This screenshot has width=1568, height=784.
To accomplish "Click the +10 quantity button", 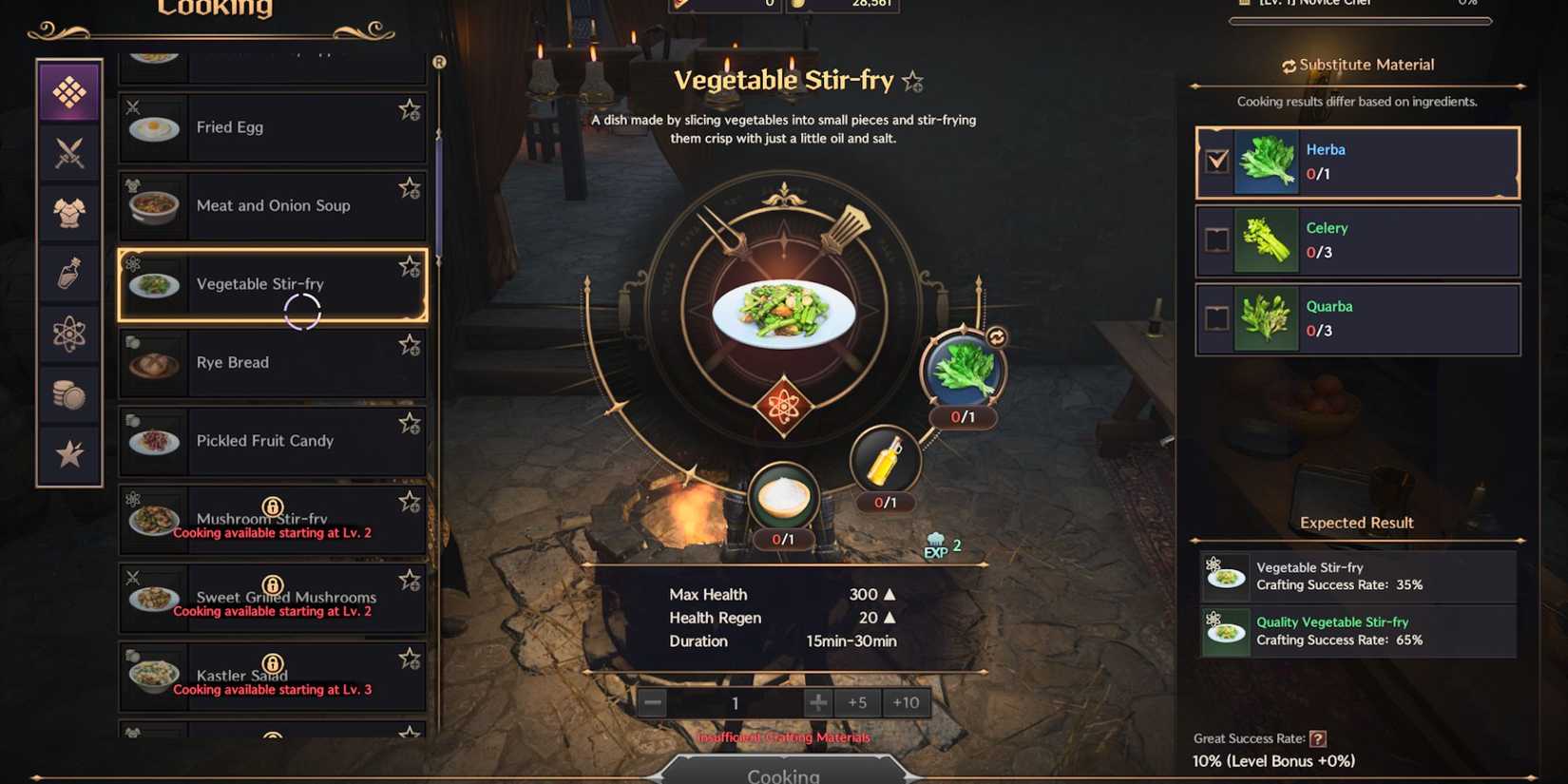I will (x=906, y=702).
